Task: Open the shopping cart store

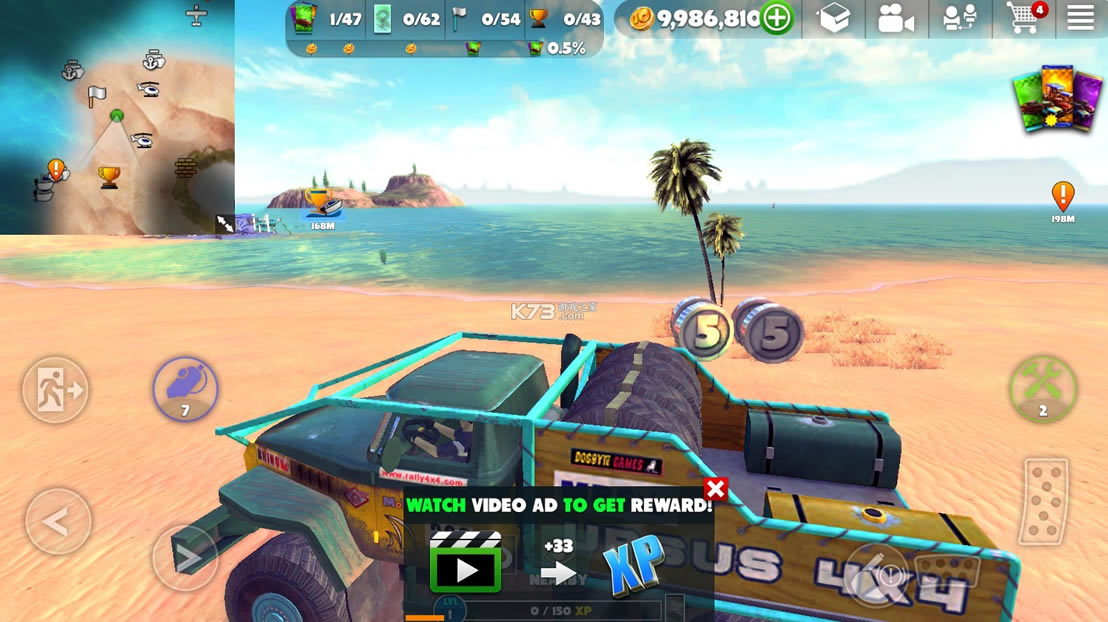Action: (x=1024, y=18)
